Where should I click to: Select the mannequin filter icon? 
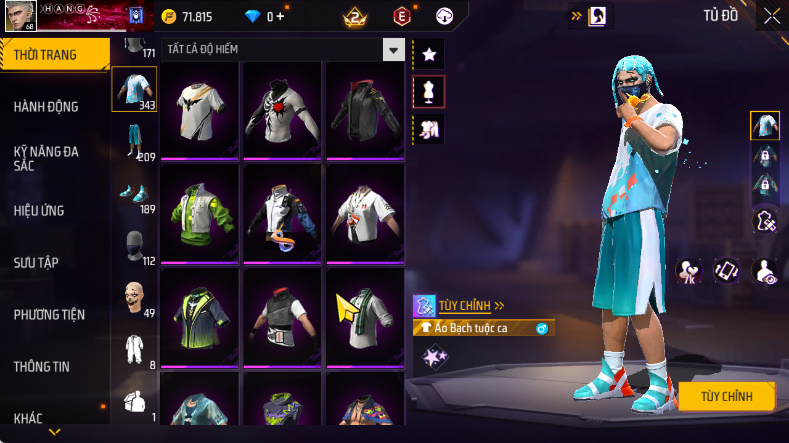[429, 91]
